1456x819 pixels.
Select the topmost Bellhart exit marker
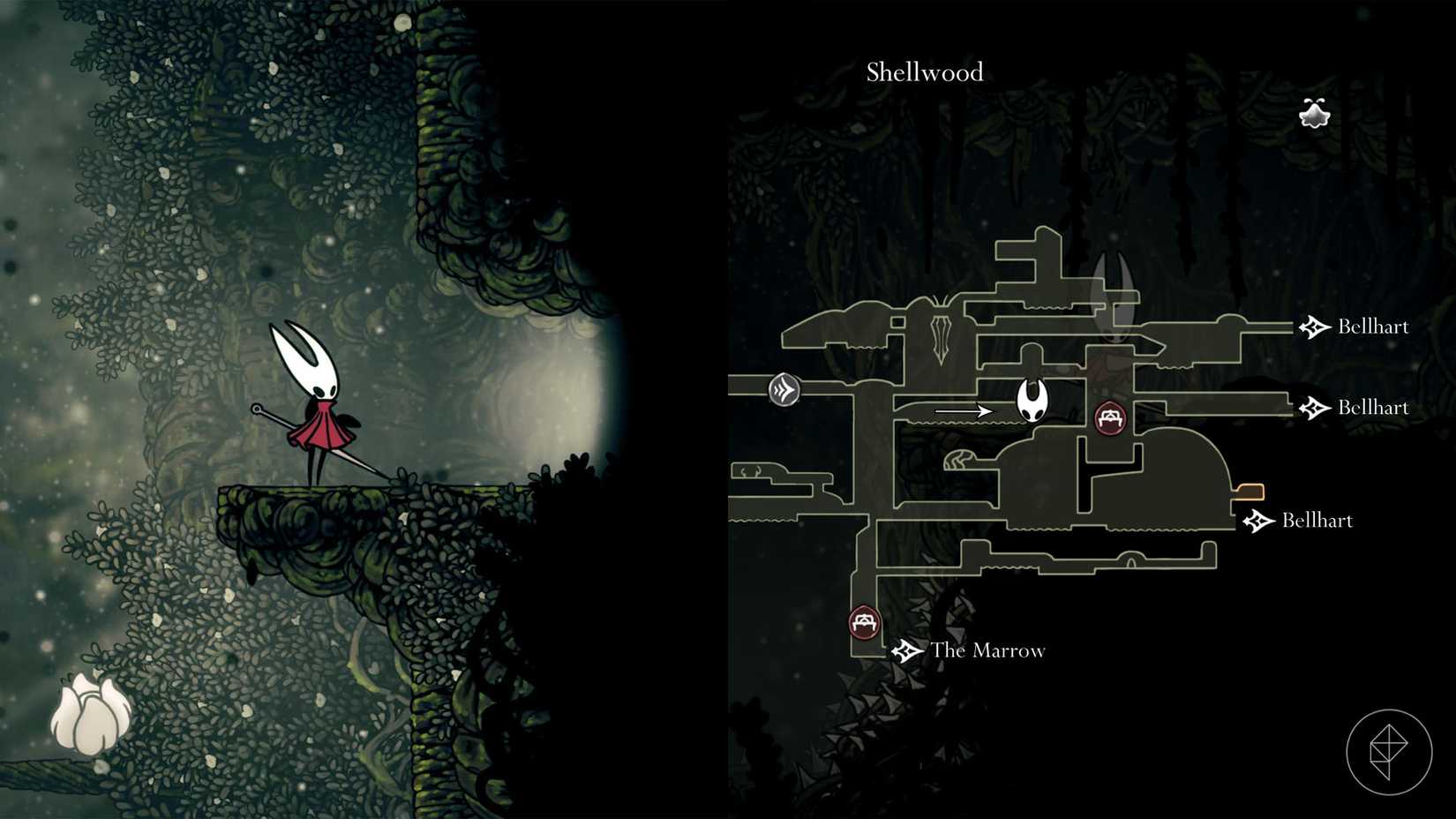coord(1316,327)
